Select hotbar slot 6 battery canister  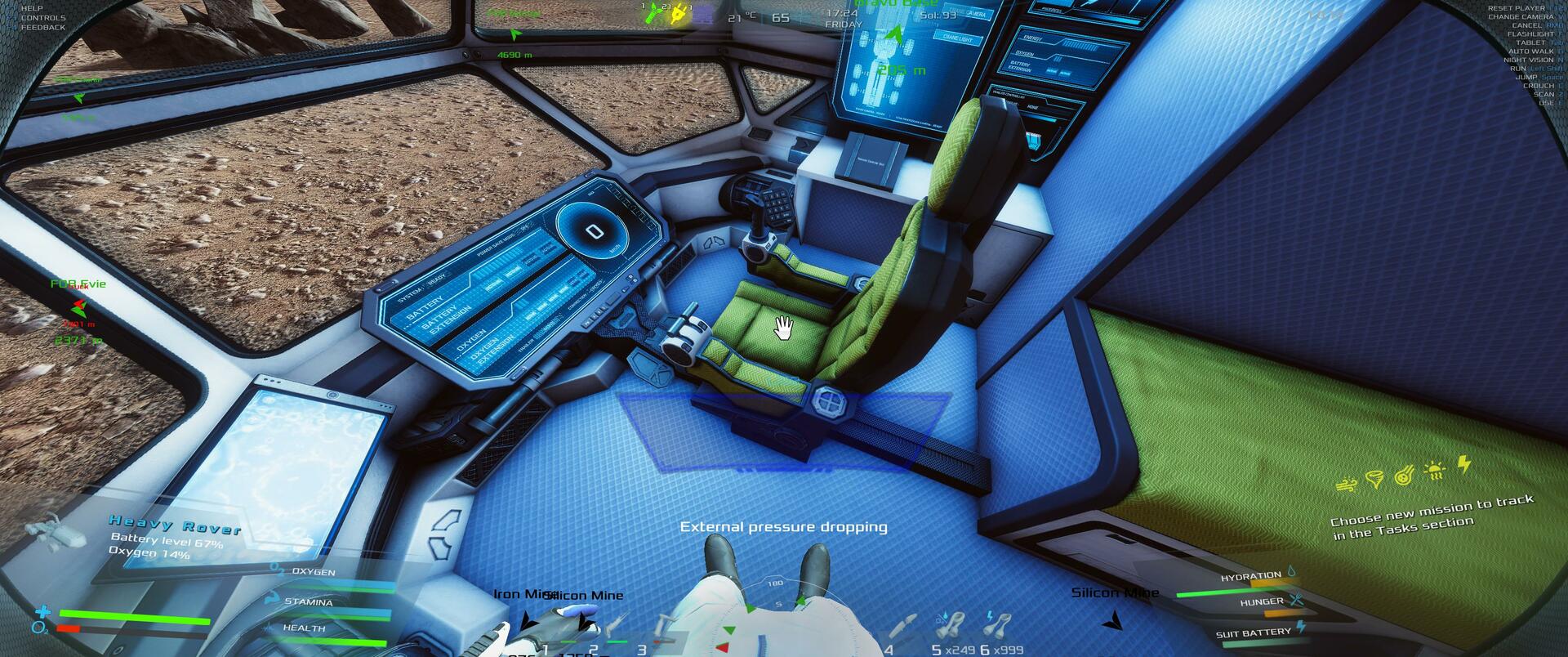(x=997, y=628)
